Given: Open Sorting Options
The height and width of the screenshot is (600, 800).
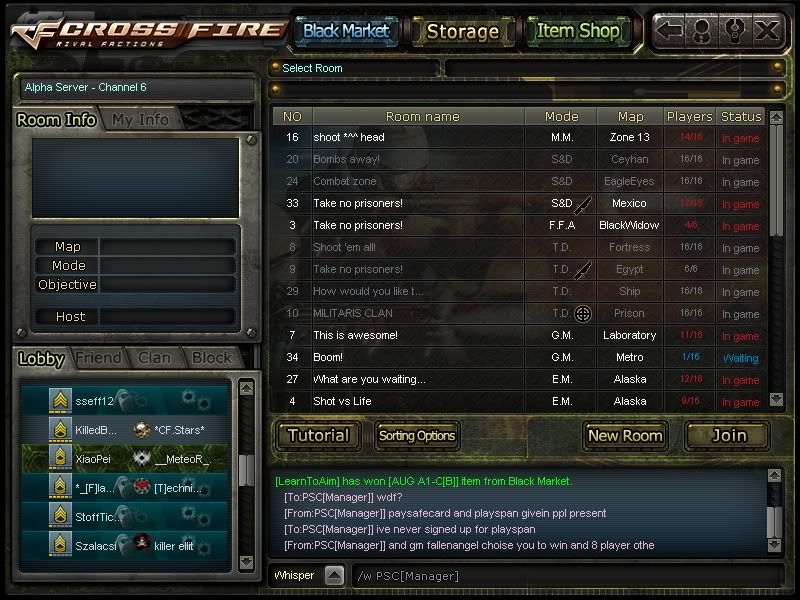Looking at the screenshot, I should point(417,435).
